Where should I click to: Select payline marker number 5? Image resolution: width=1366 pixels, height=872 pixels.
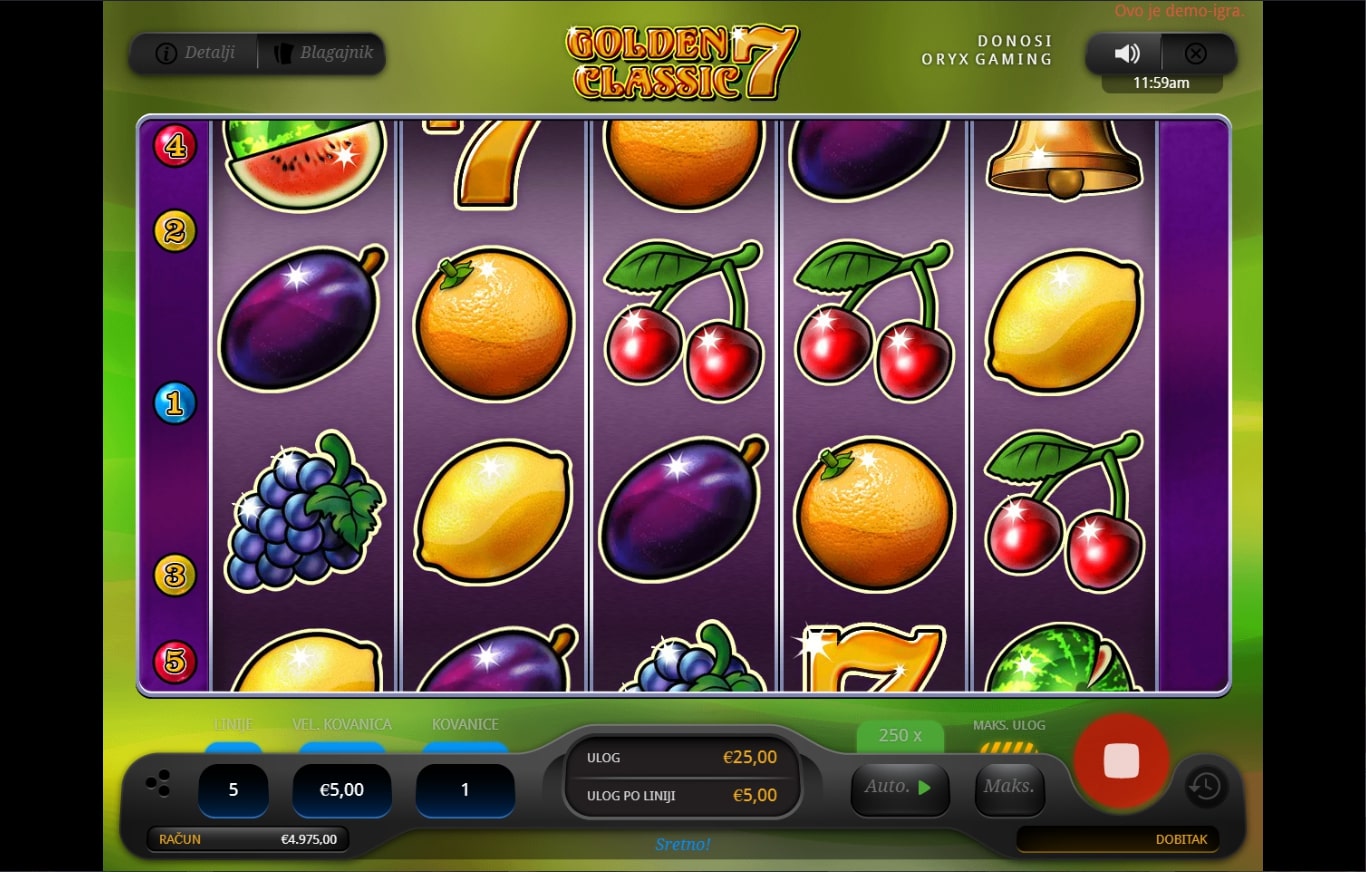(x=175, y=661)
